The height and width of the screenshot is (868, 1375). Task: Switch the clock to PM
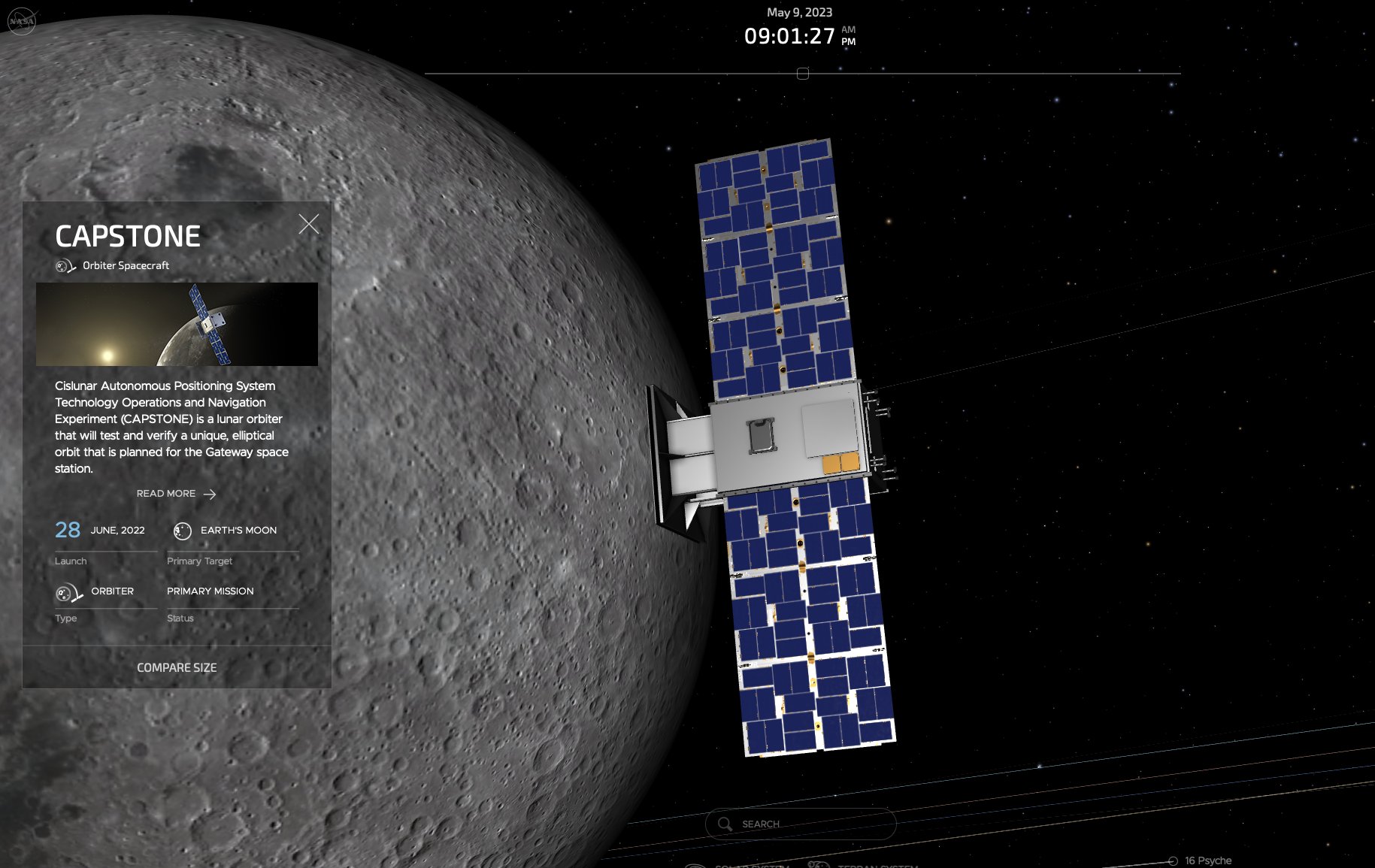848,41
